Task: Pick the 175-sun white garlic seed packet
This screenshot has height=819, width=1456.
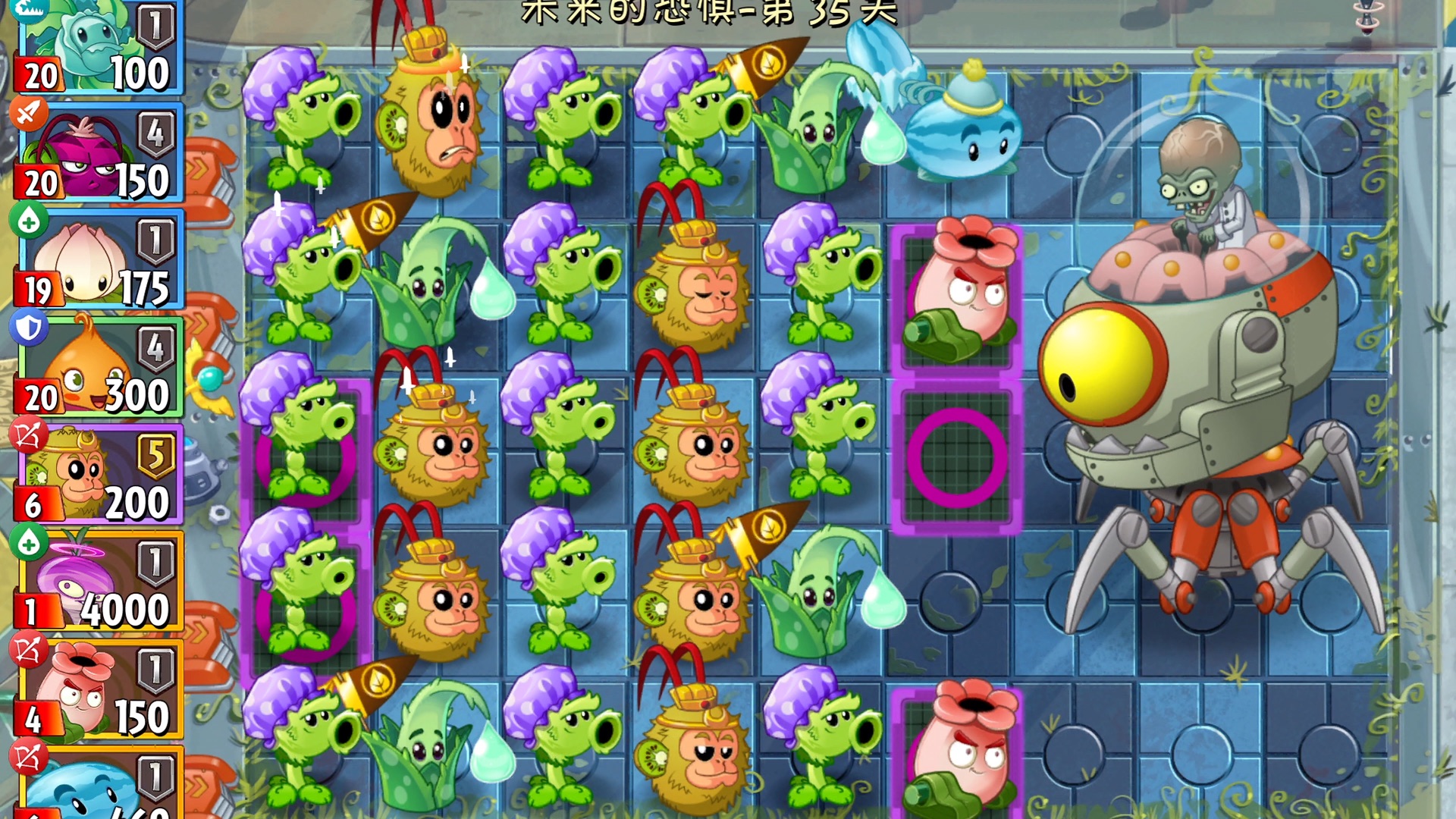Action: (99, 262)
